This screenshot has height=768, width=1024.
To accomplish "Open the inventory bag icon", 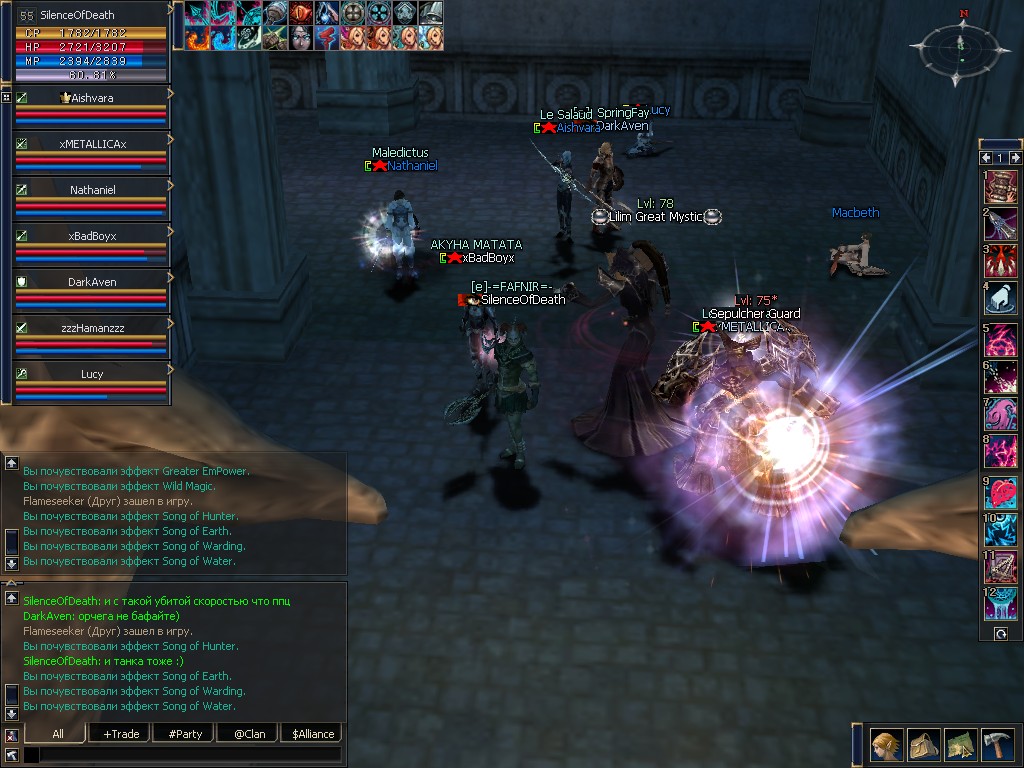I will tap(924, 744).
